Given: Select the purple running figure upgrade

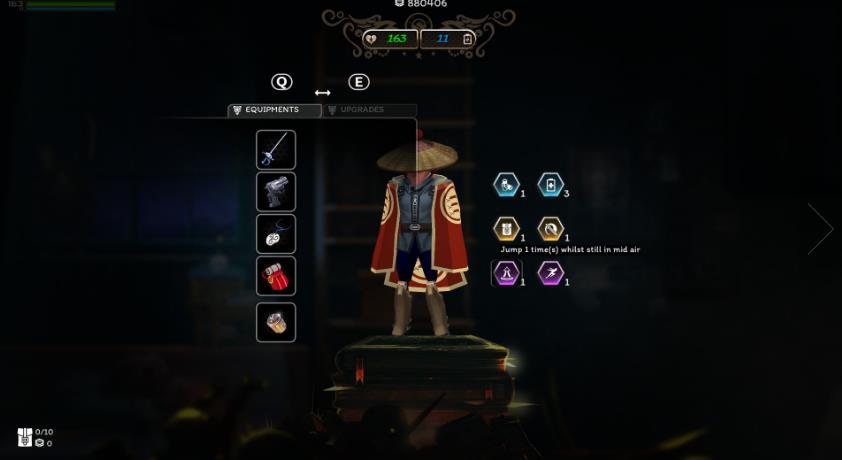Looking at the screenshot, I should coord(551,272).
